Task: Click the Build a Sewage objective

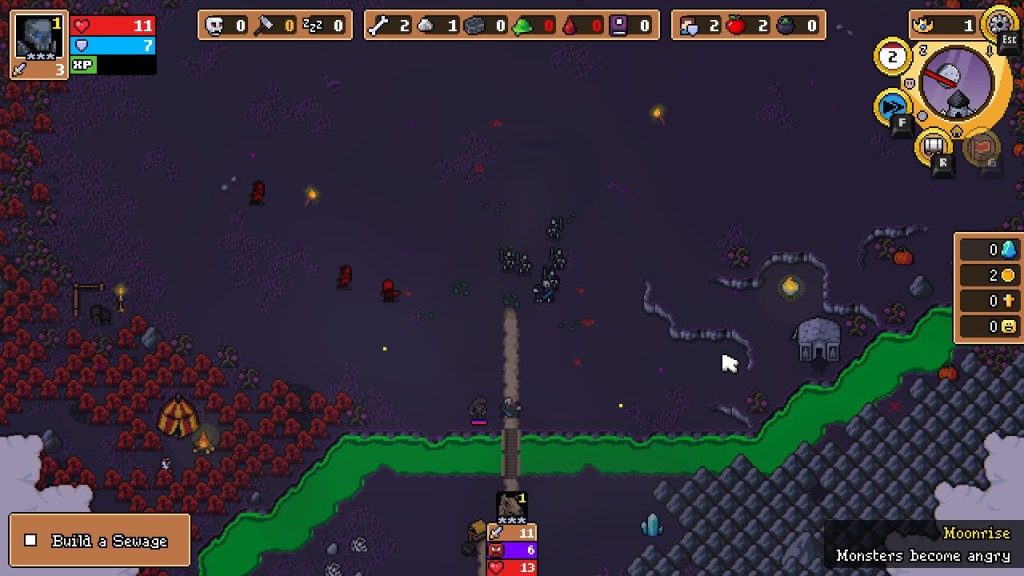Action: (x=99, y=540)
